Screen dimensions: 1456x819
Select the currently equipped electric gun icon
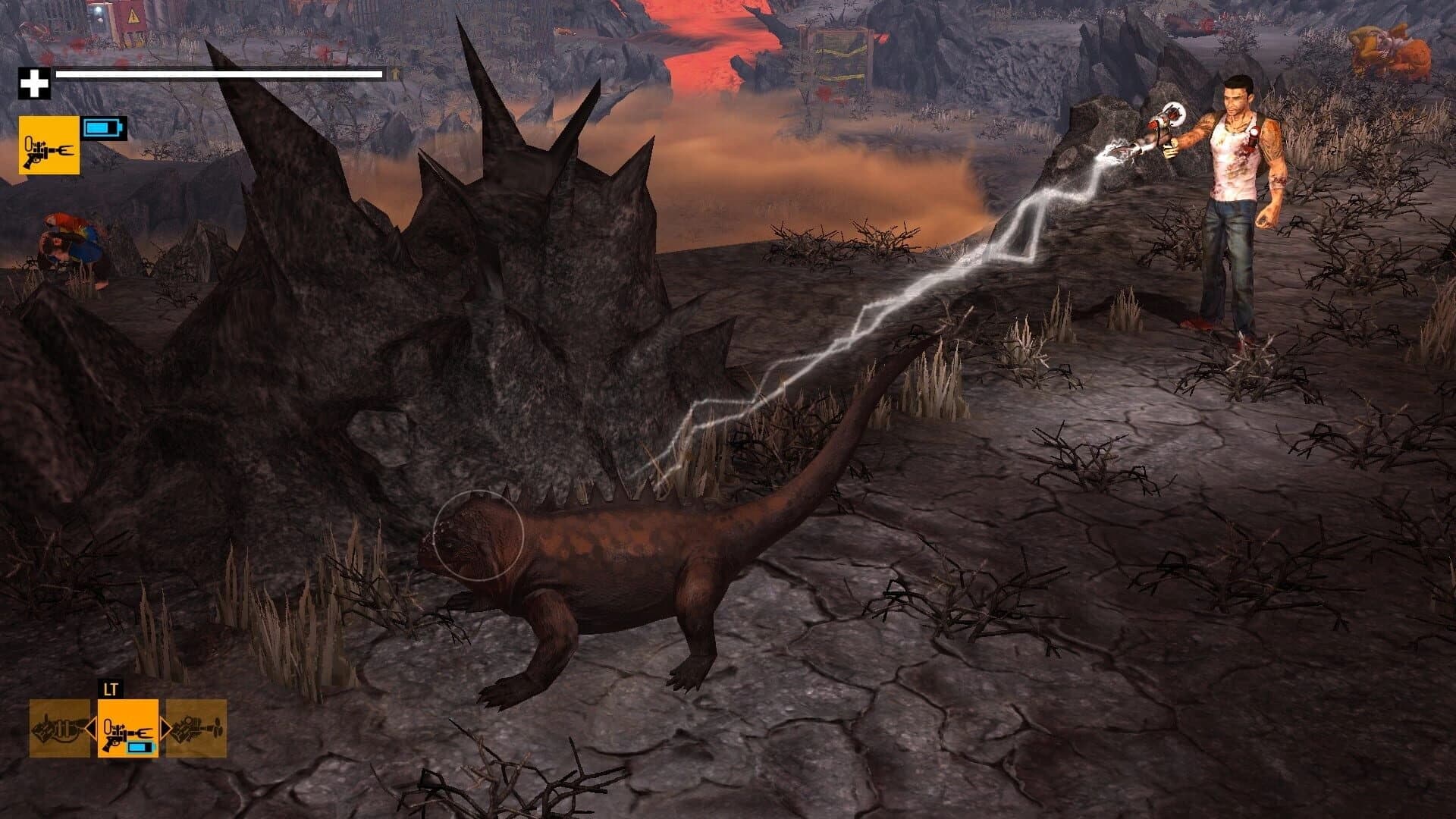(x=127, y=726)
